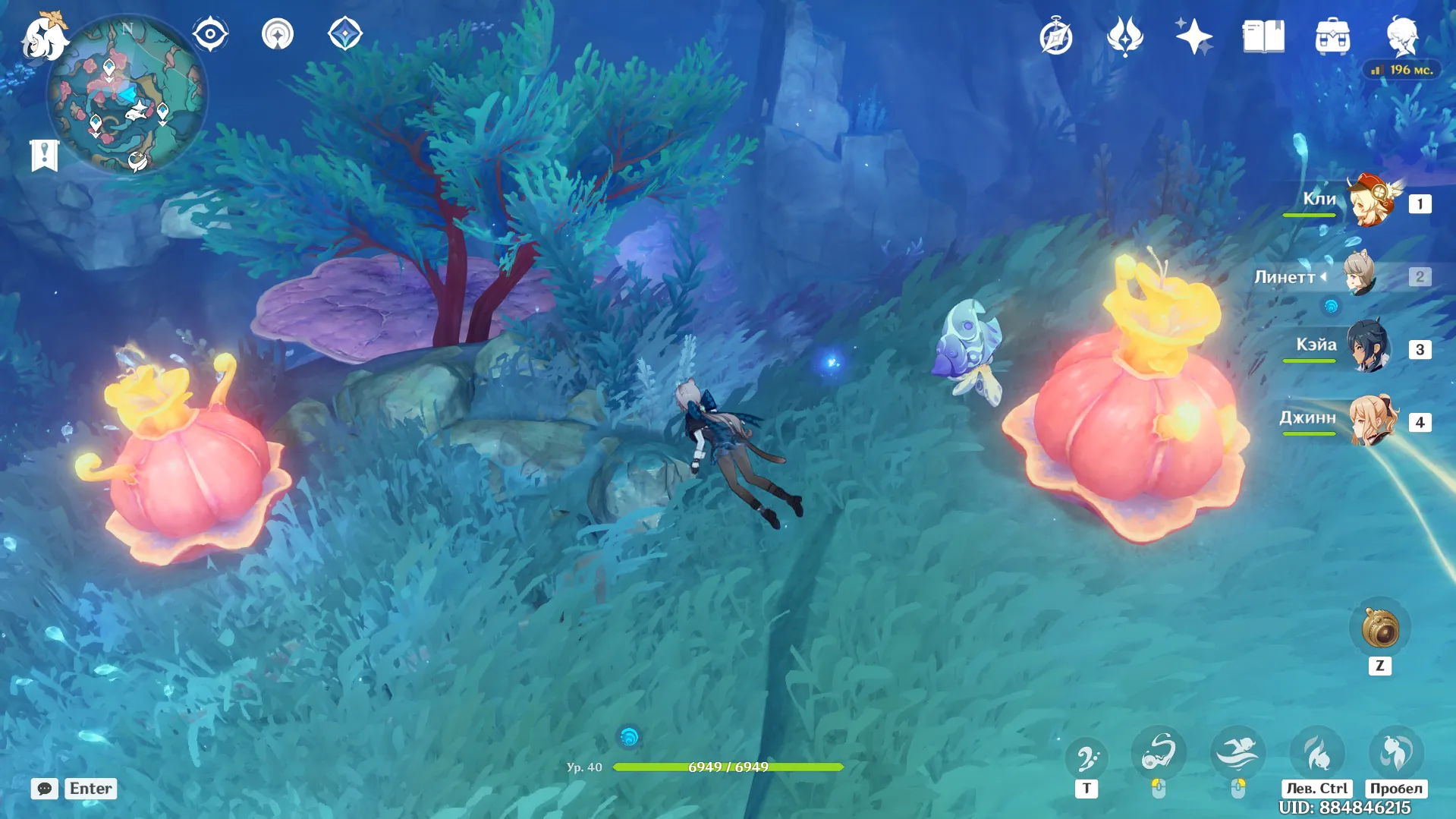Use the brass gadget above Z
Image resolution: width=1456 pixels, height=819 pixels.
1380,628
